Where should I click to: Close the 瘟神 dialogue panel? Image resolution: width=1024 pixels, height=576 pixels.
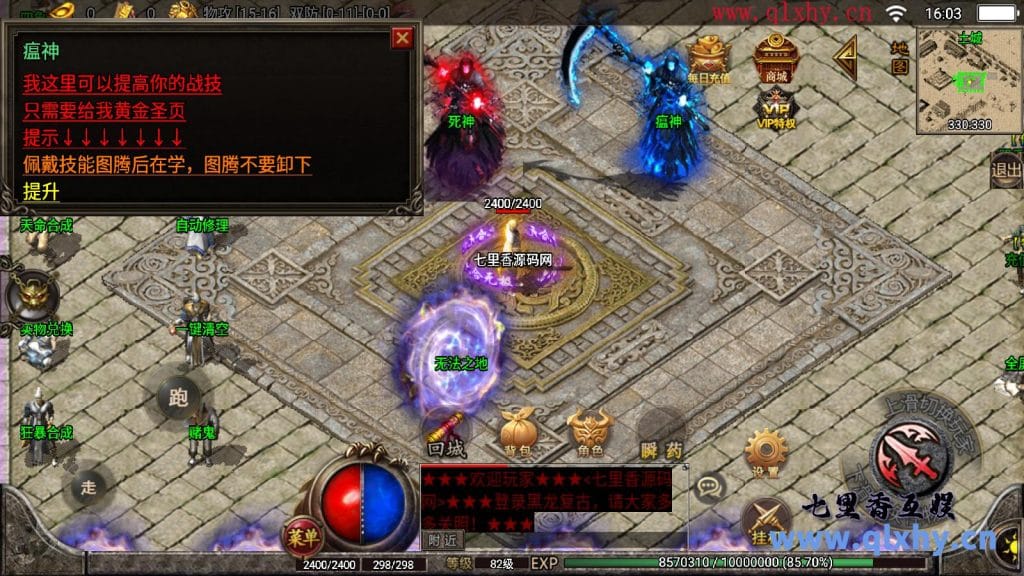click(x=402, y=38)
